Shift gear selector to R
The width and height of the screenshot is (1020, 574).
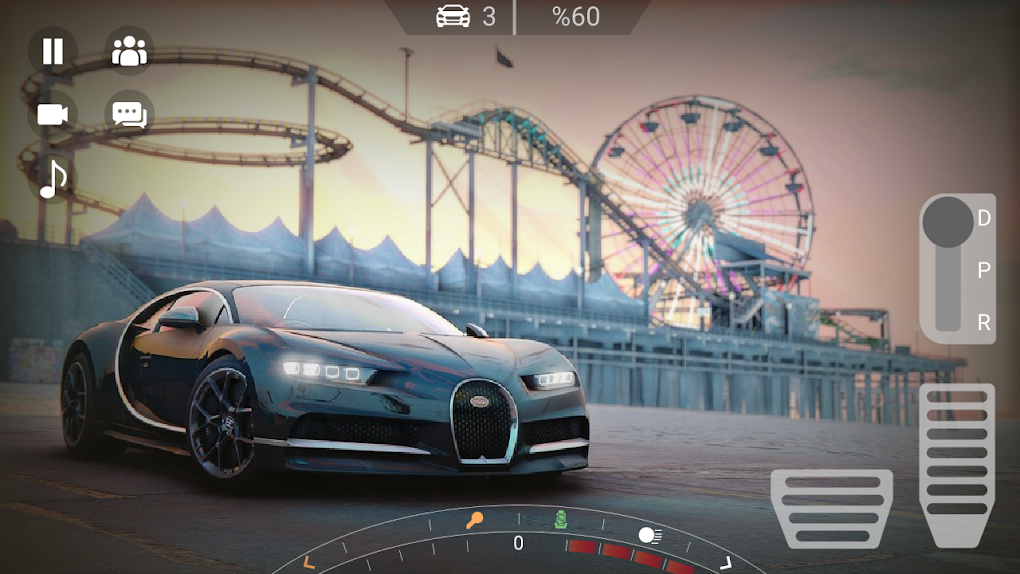coord(984,322)
